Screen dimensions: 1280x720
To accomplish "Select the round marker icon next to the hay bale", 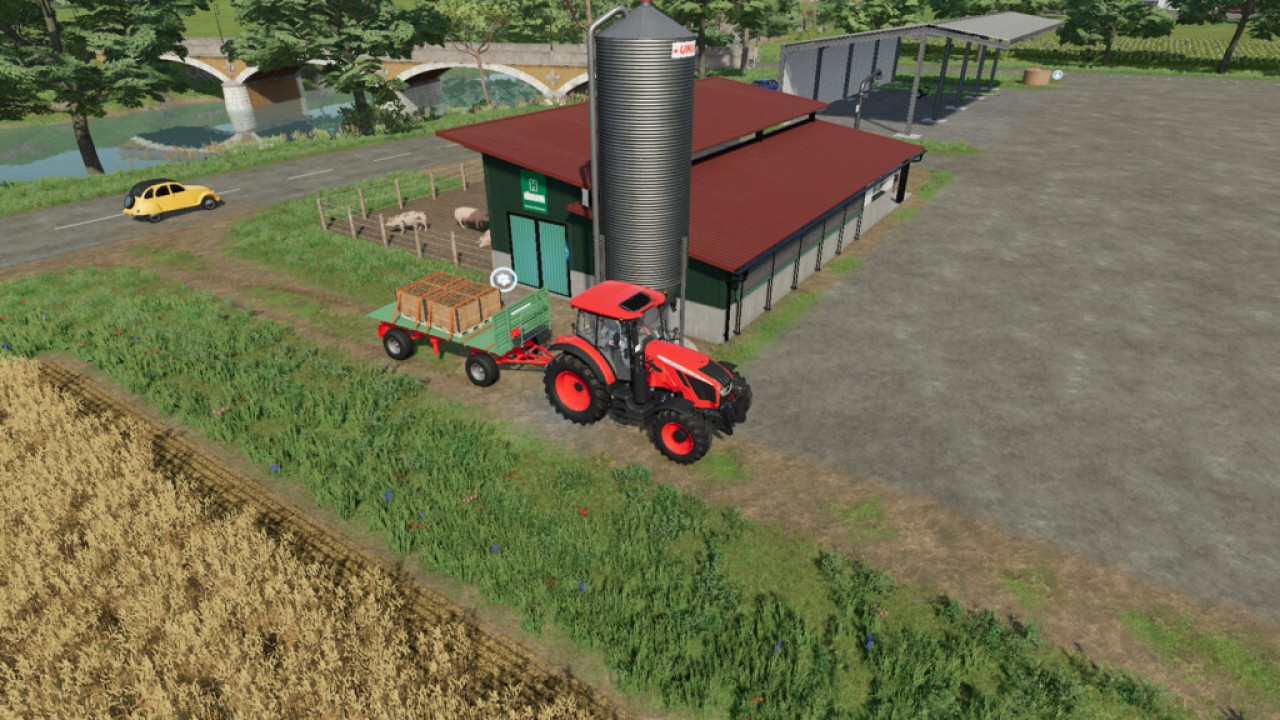I will click(1057, 75).
